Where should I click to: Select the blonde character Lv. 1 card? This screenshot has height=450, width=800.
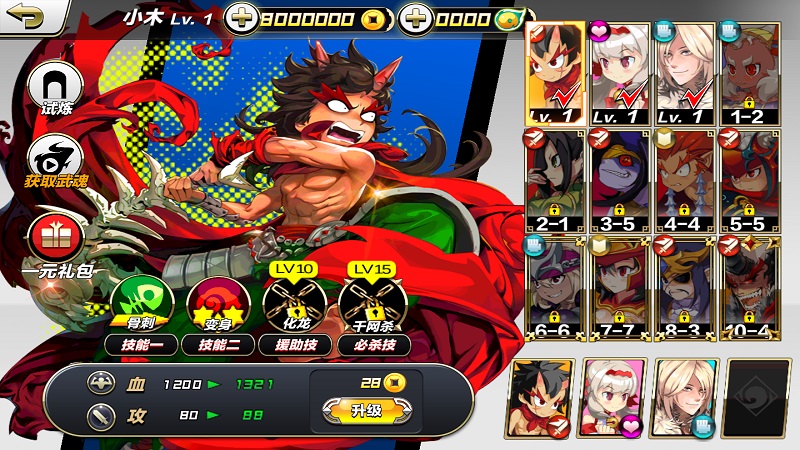point(685,72)
